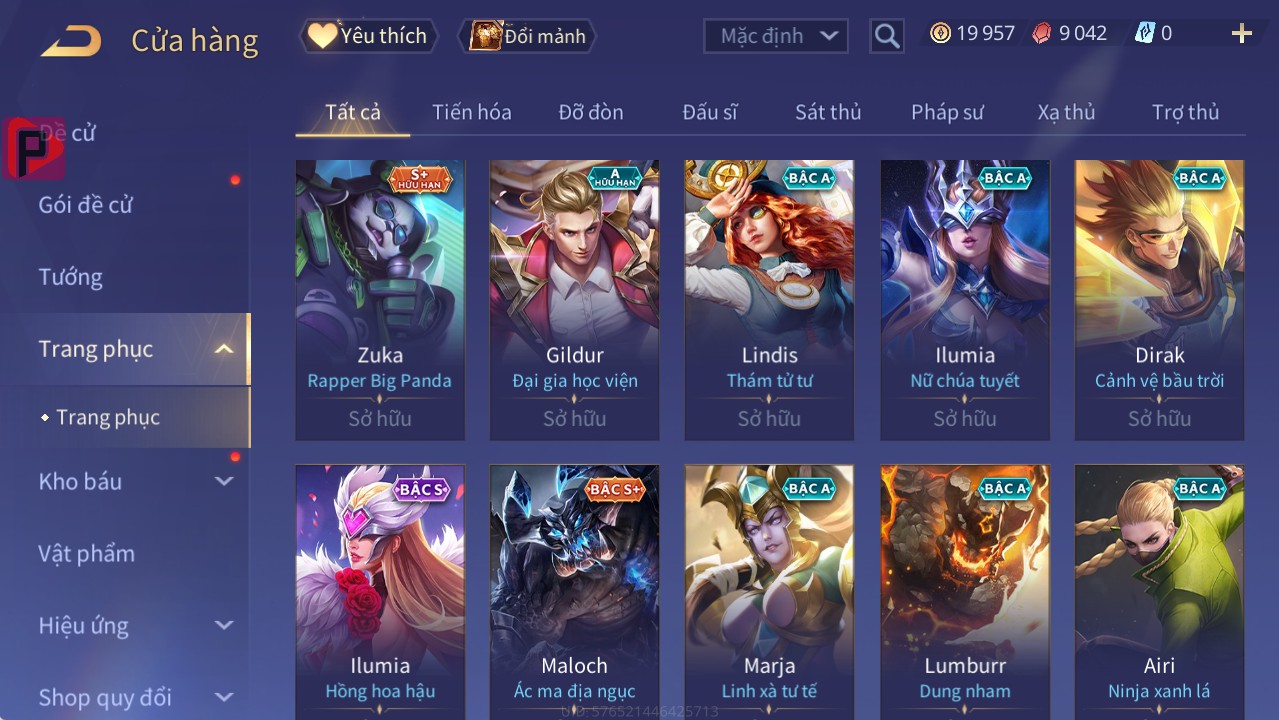This screenshot has width=1279, height=720.
Task: Switch to the Trợ thủ tab
Action: click(x=1185, y=112)
